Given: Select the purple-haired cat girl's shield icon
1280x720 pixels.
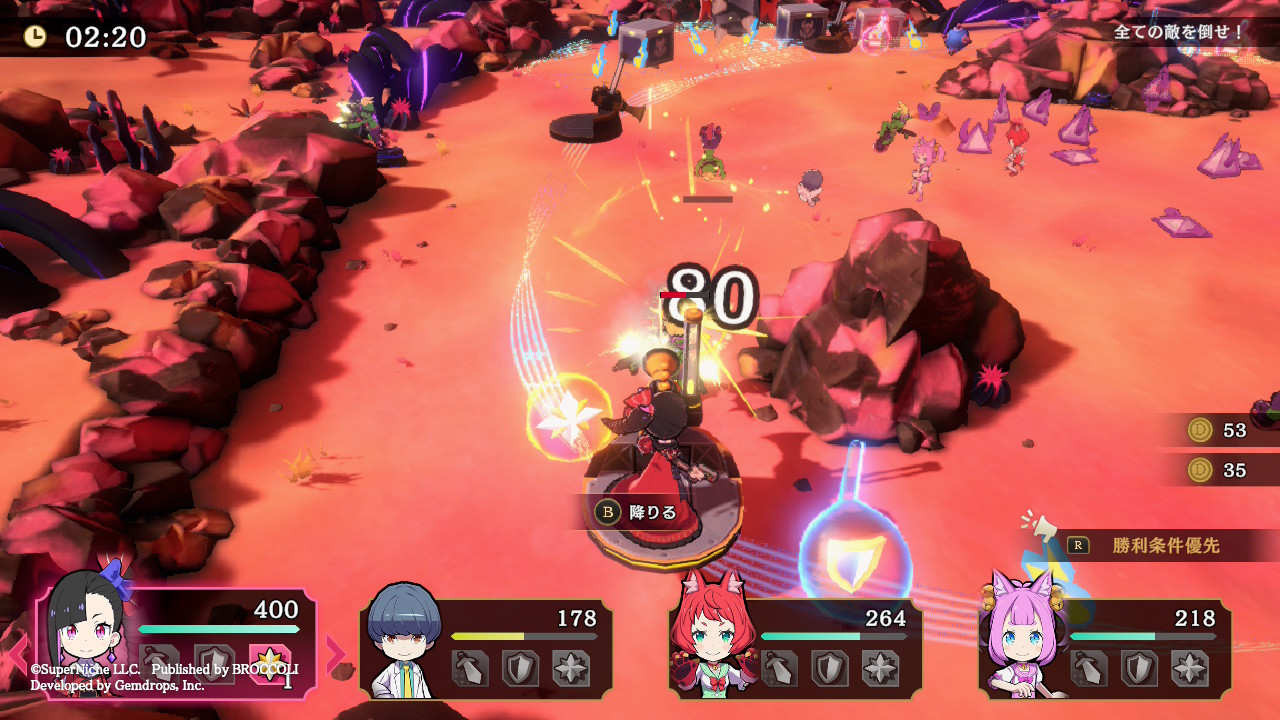Looking at the screenshot, I should (x=1141, y=668).
